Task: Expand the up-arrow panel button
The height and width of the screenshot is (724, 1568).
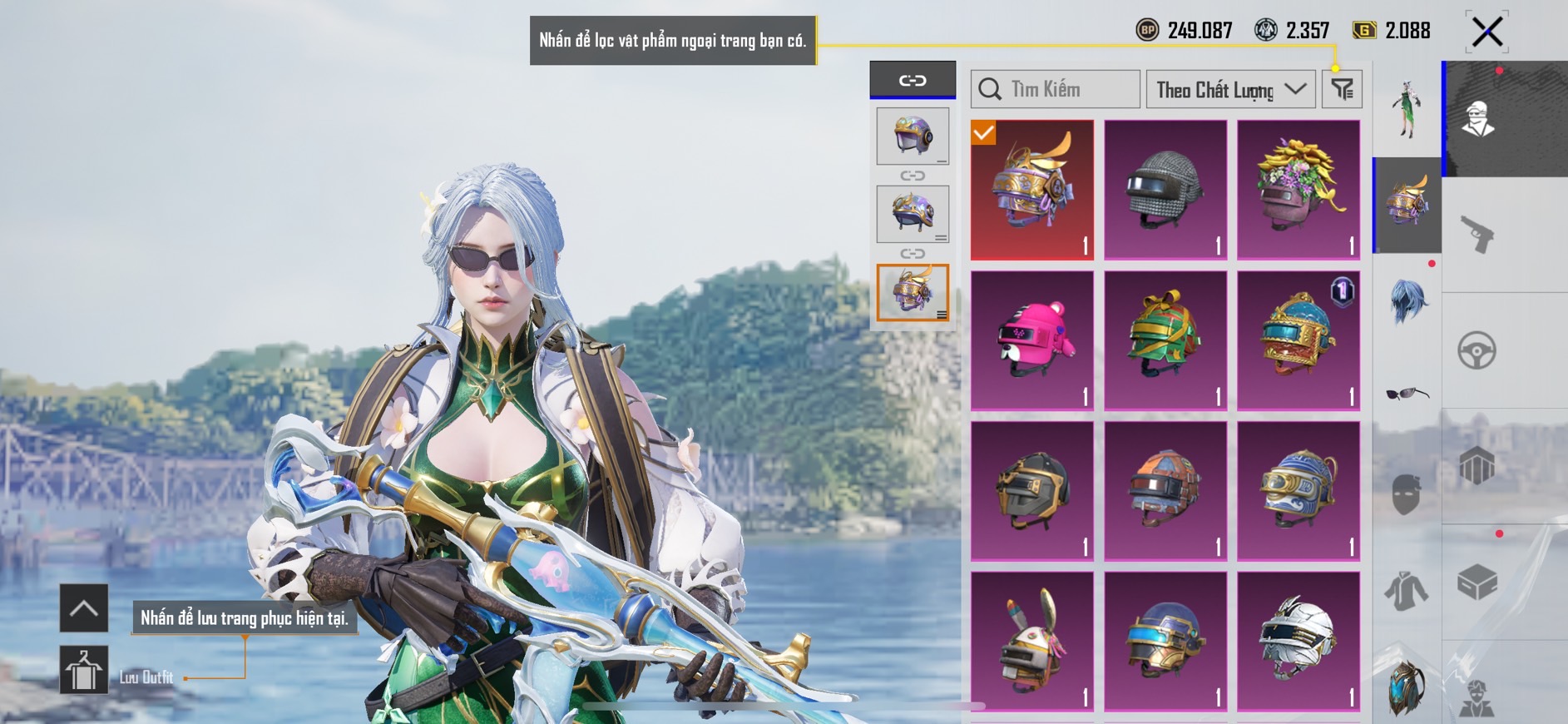Action: [x=84, y=608]
